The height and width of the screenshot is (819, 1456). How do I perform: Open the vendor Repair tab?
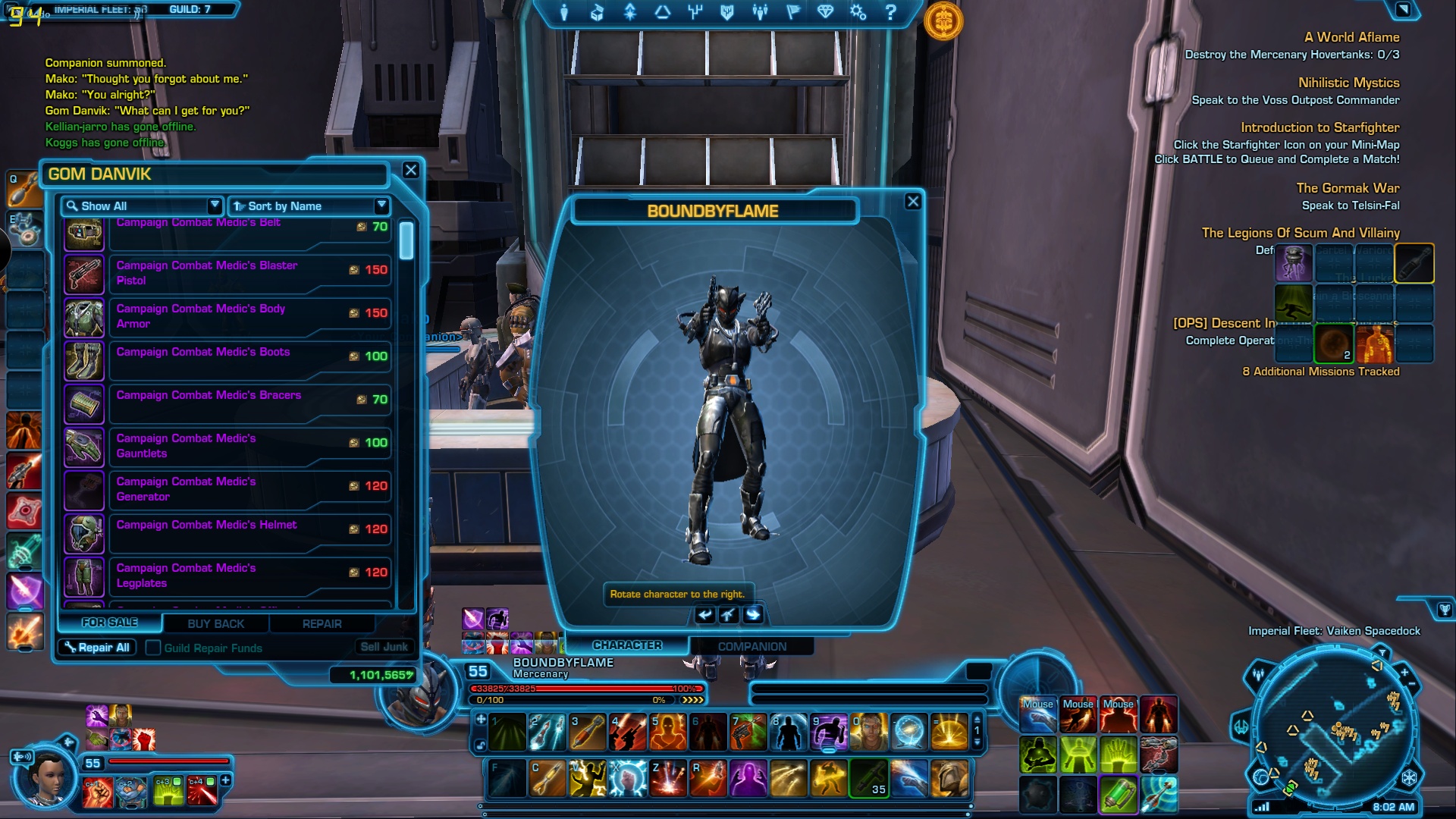pos(322,623)
